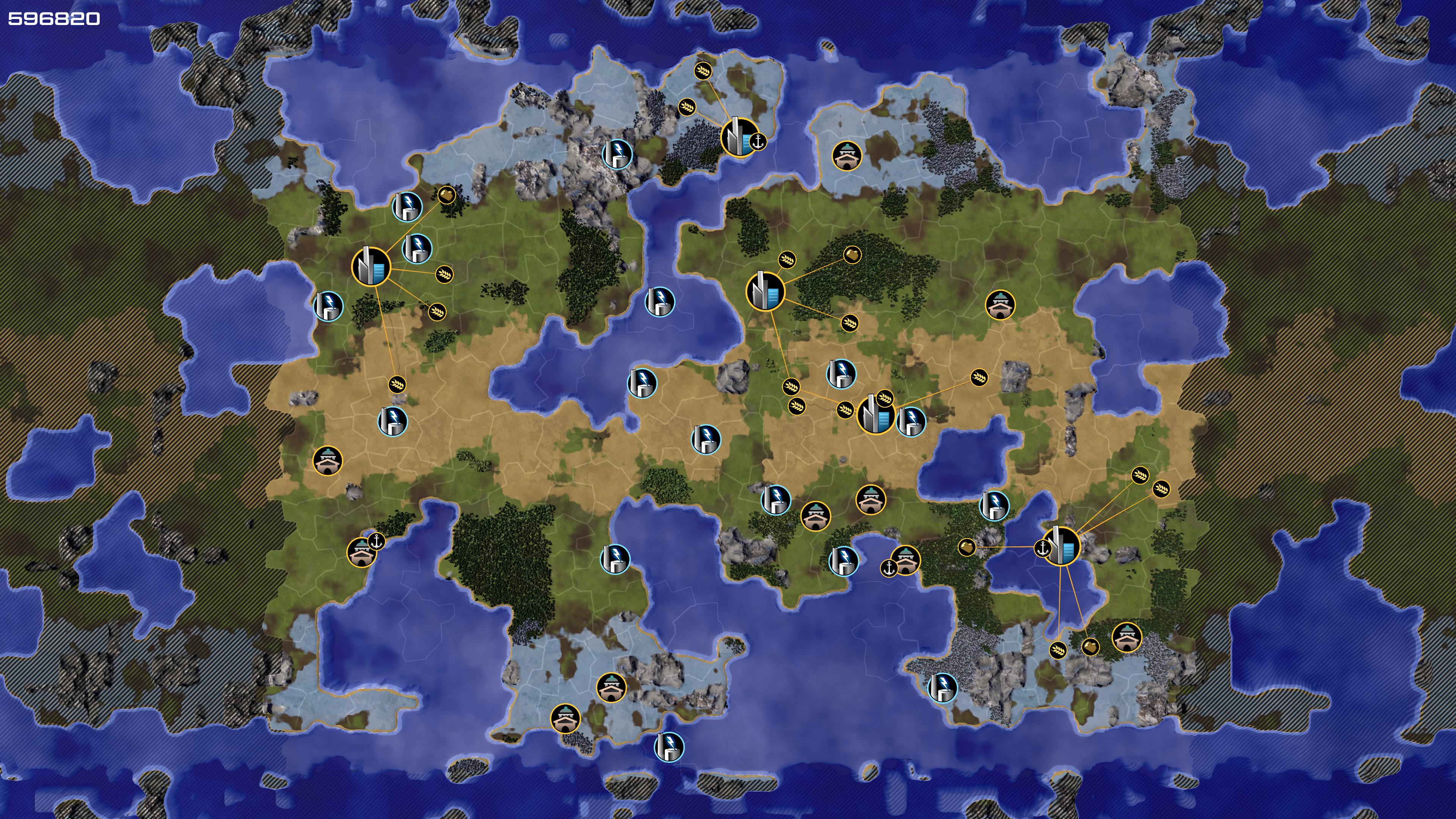Choose the hut marker with anchor at lower left
The image size is (1456, 819).
(905, 560)
